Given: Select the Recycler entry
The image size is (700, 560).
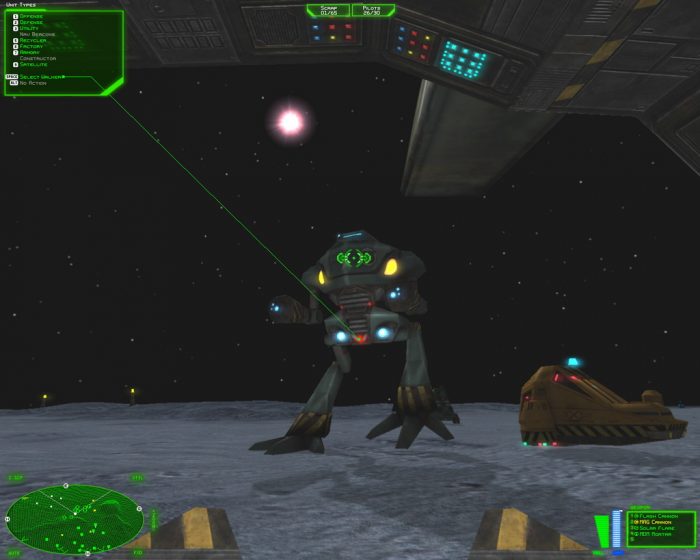Looking at the screenshot, I should click(32, 41).
